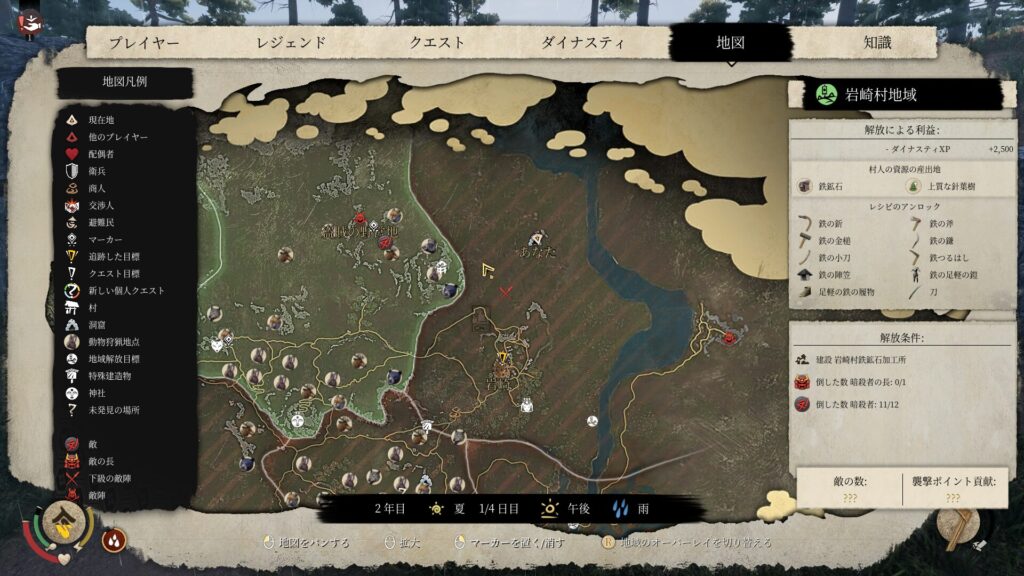Image resolution: width=1024 pixels, height=576 pixels.
Task: Open the レジェンド tab
Action: point(291,43)
